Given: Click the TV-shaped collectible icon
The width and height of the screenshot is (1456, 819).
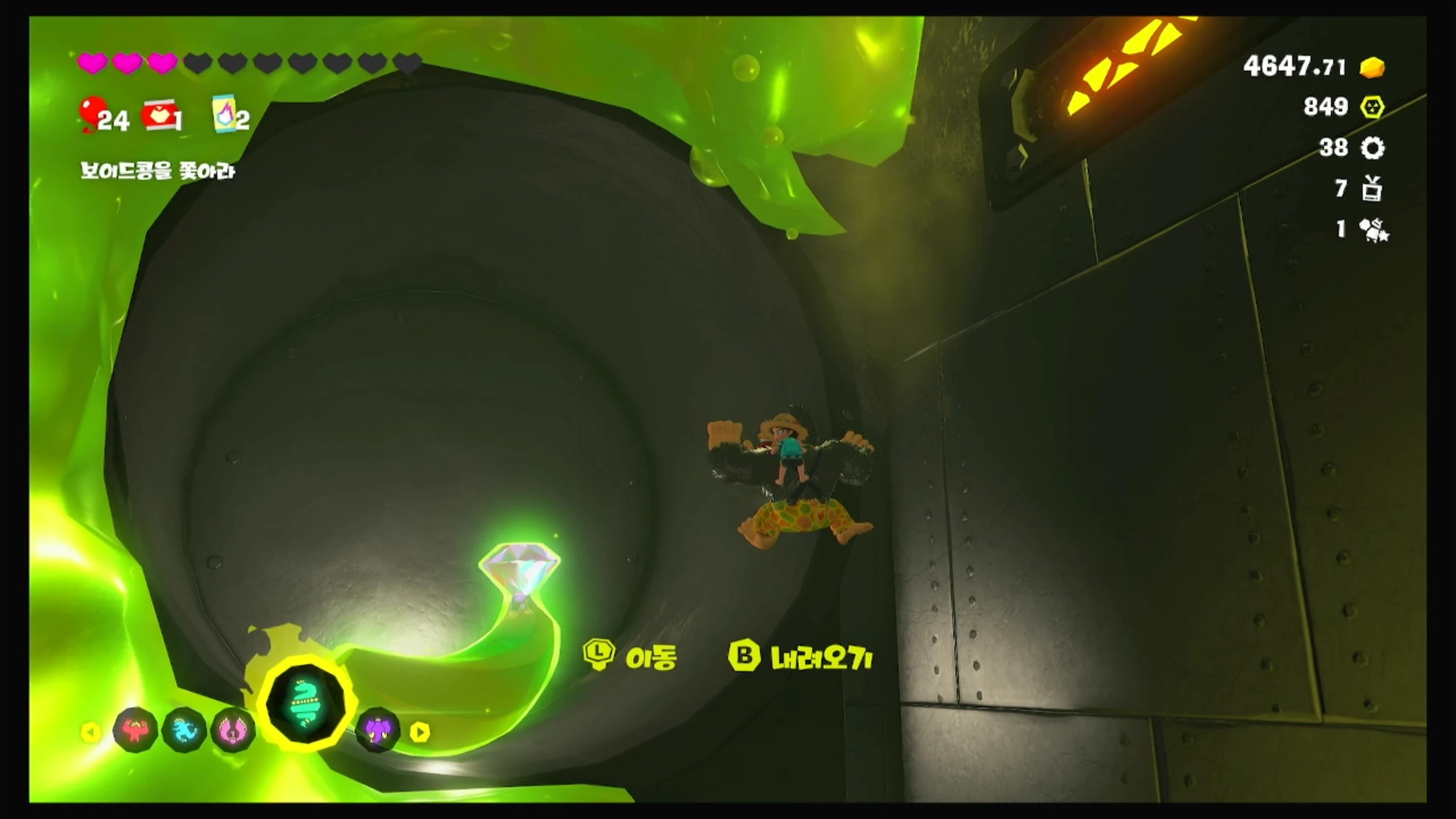Looking at the screenshot, I should pos(1372,189).
